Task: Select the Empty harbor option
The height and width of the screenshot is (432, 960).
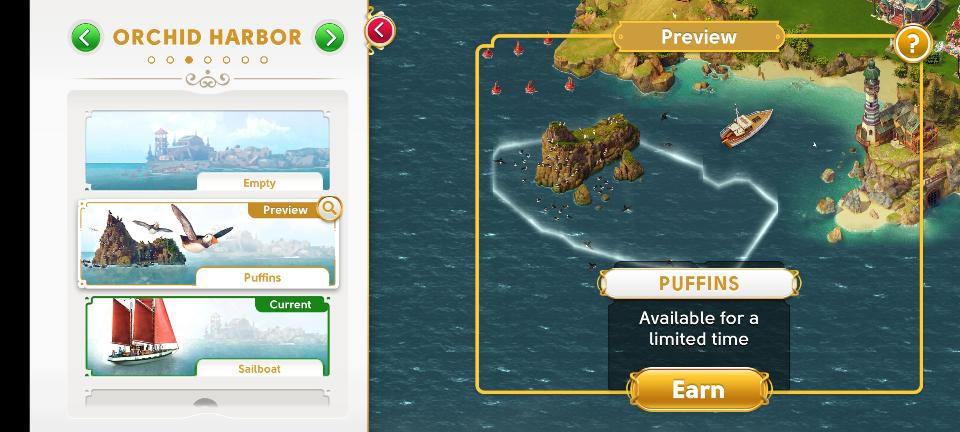Action: pyautogui.click(x=207, y=151)
